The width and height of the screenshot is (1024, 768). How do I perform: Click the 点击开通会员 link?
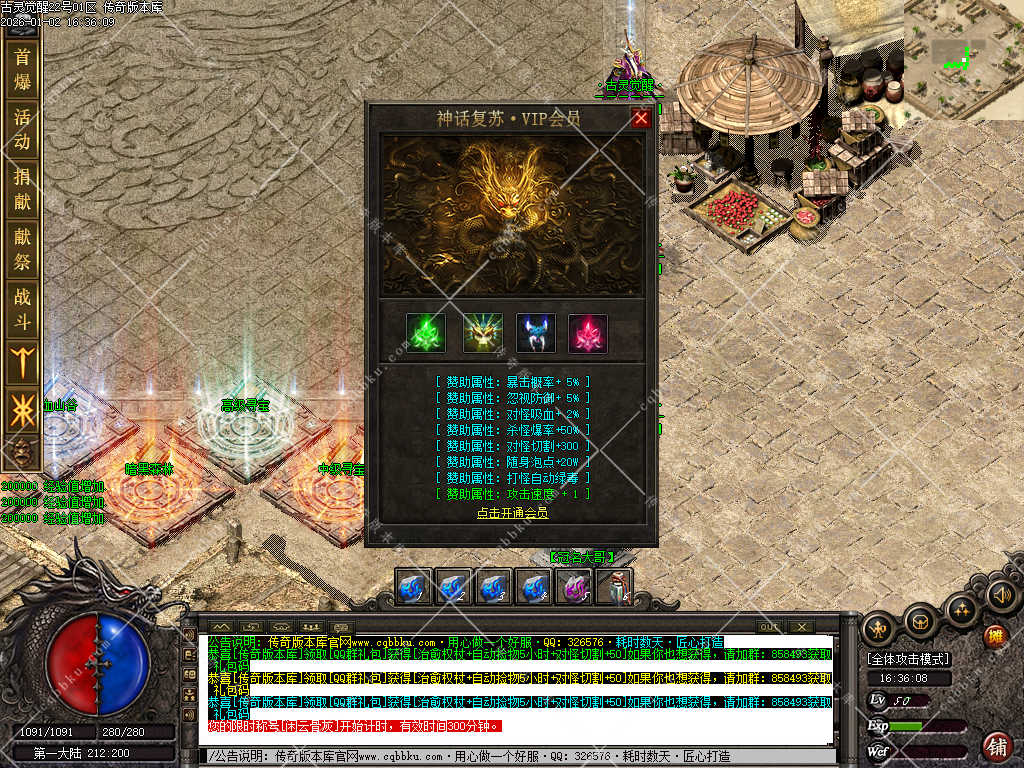click(x=512, y=513)
